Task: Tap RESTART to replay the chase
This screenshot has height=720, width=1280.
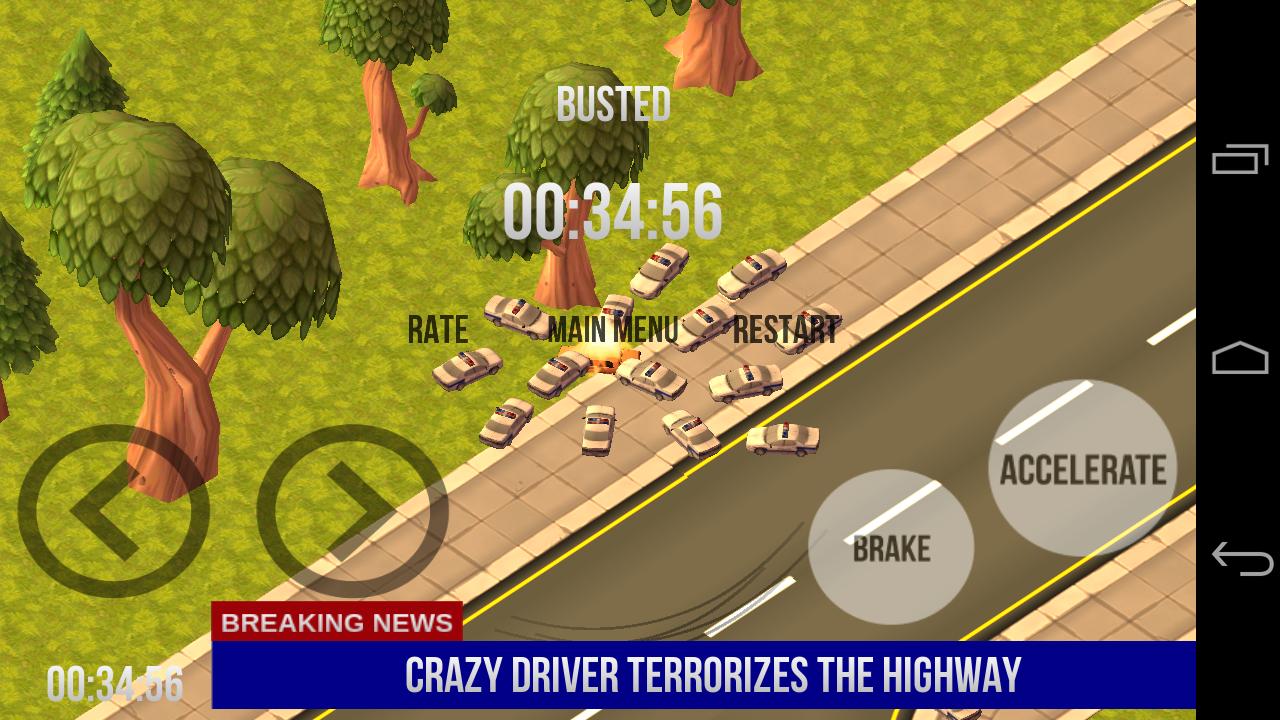Action: tap(784, 330)
